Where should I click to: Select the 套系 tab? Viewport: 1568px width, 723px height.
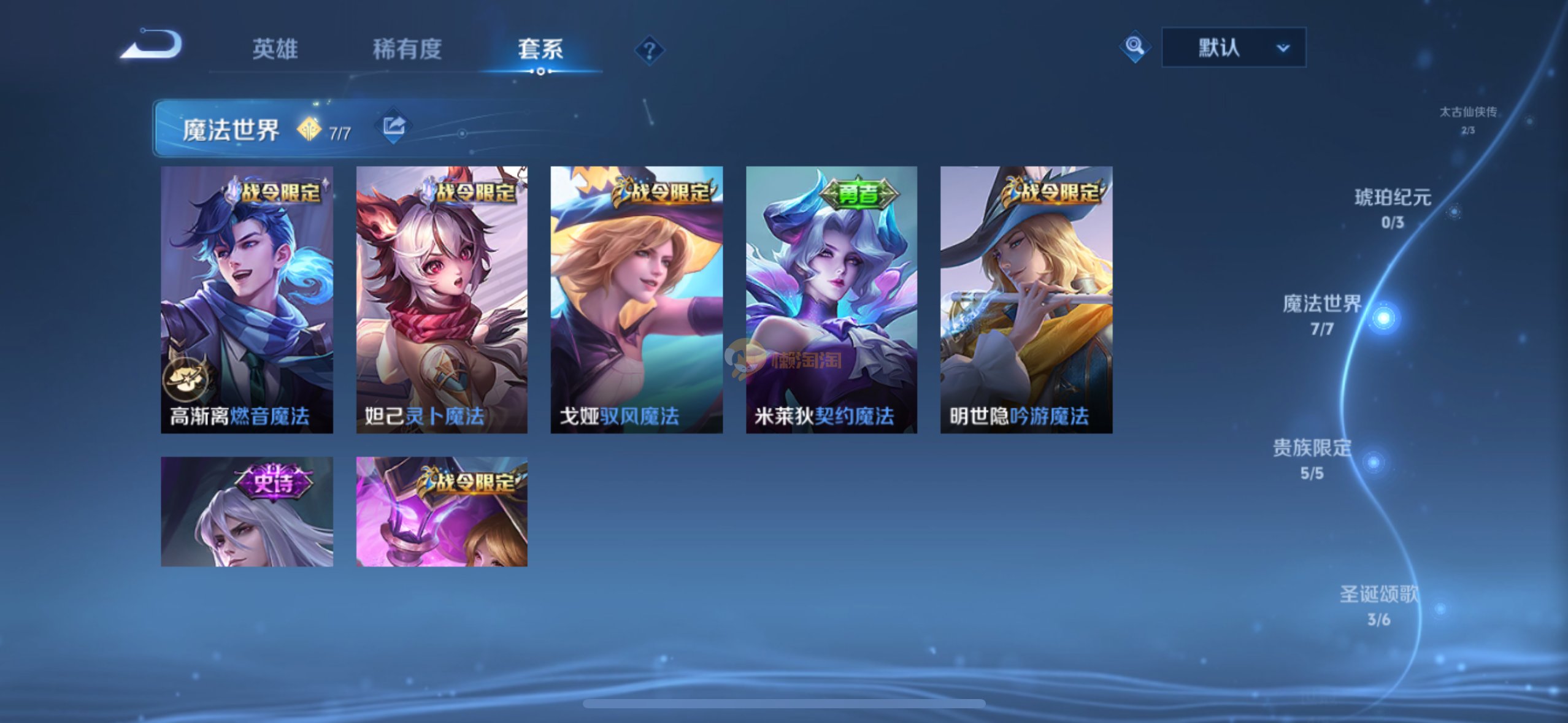(540, 49)
